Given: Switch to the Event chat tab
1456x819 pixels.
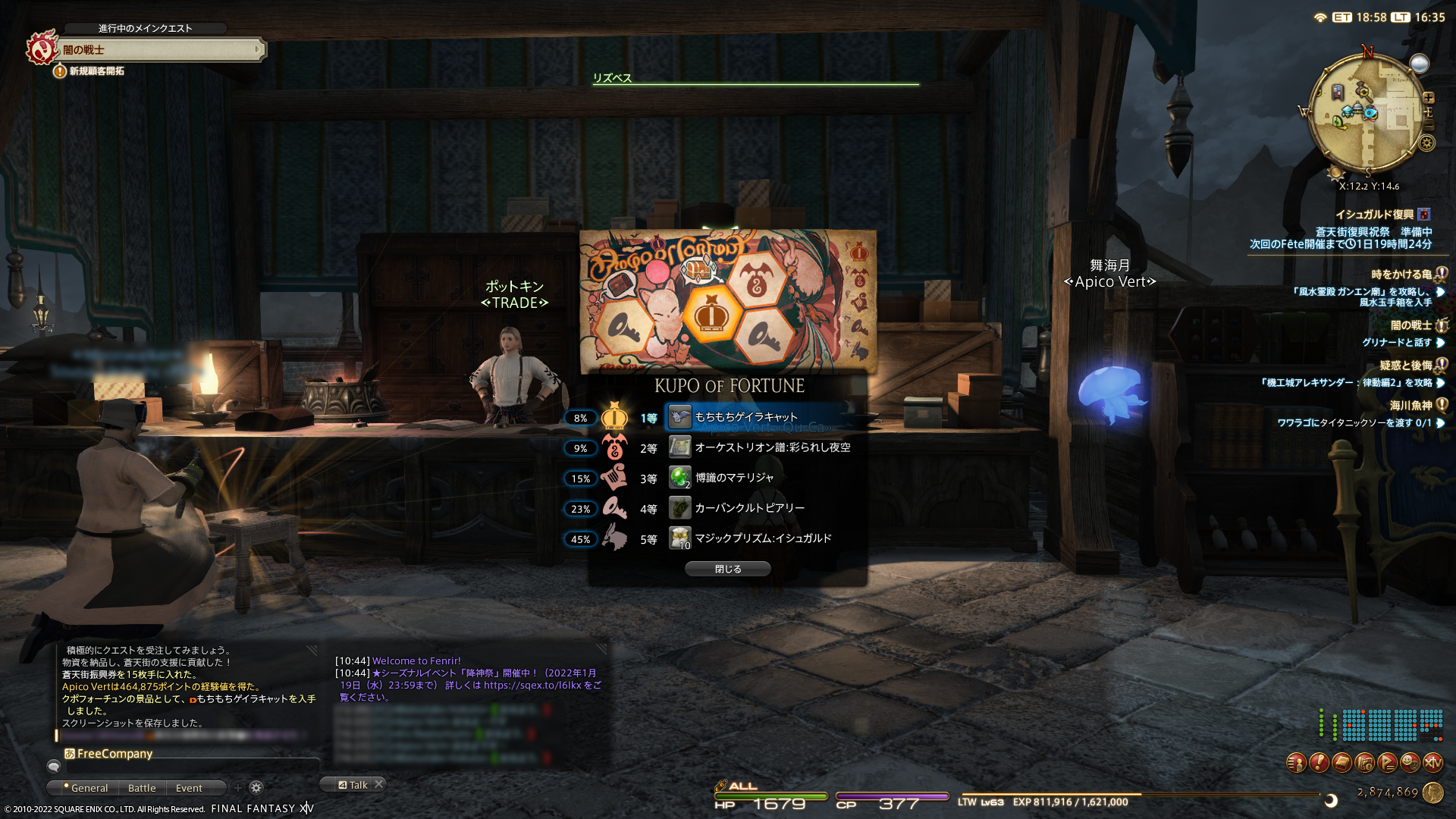Looking at the screenshot, I should click(x=189, y=788).
